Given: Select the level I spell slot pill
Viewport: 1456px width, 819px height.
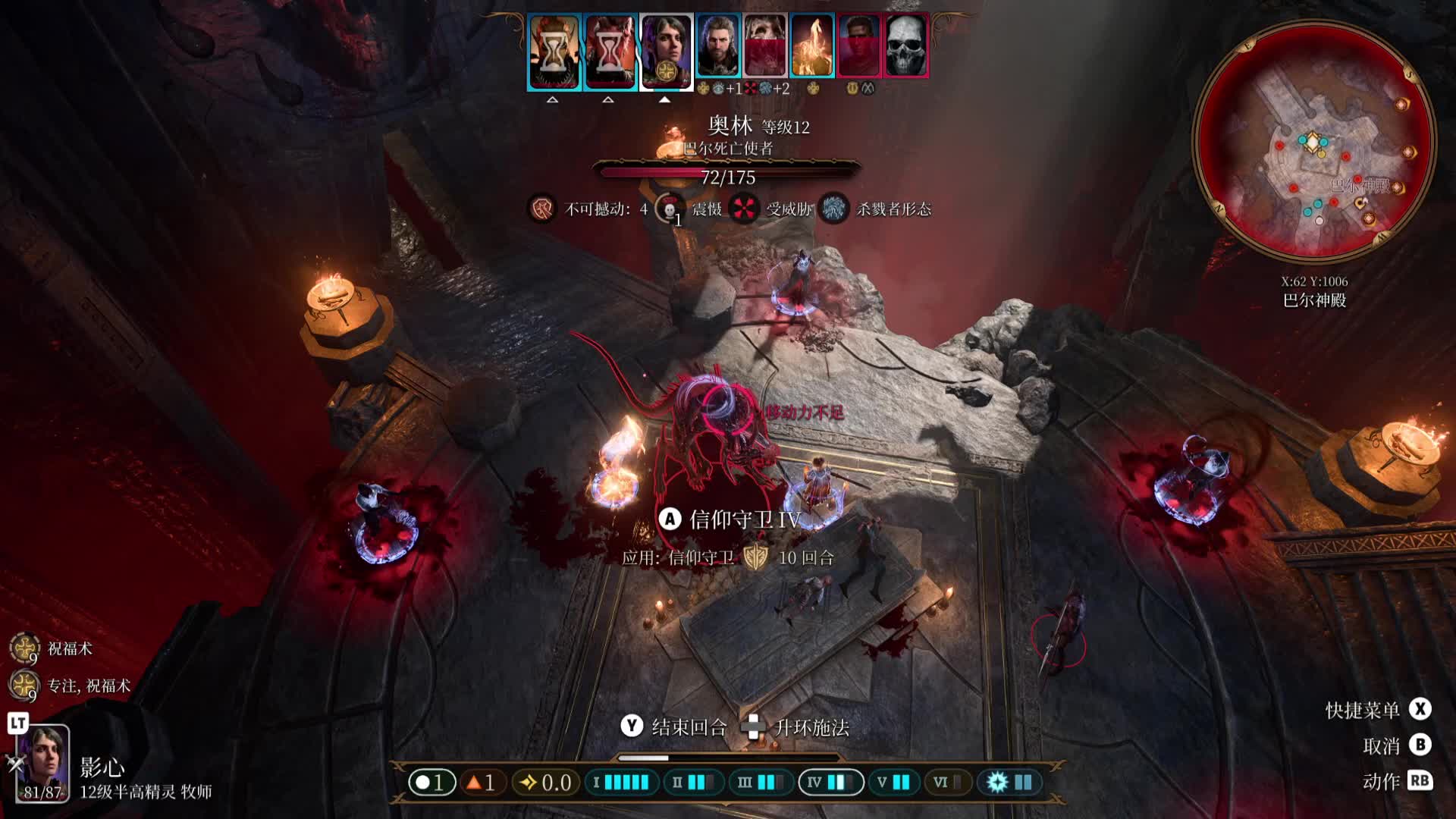Looking at the screenshot, I should (621, 782).
